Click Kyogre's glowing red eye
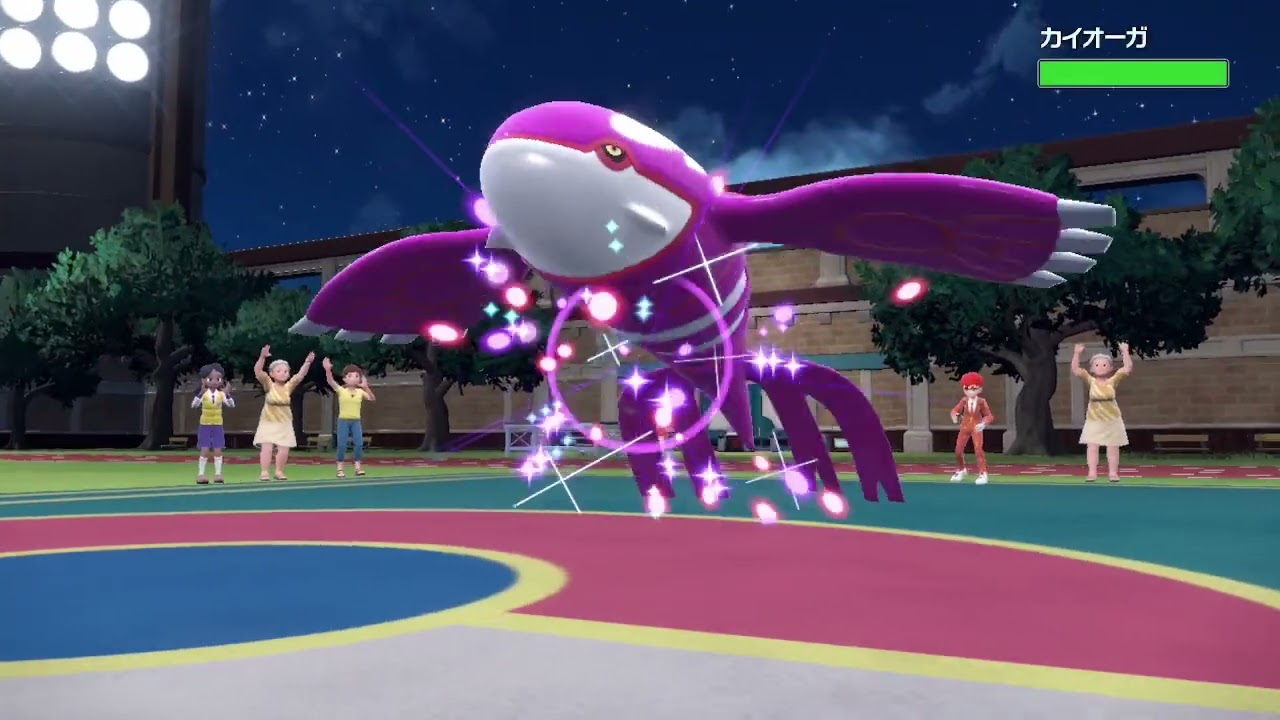The height and width of the screenshot is (720, 1280). click(x=610, y=150)
